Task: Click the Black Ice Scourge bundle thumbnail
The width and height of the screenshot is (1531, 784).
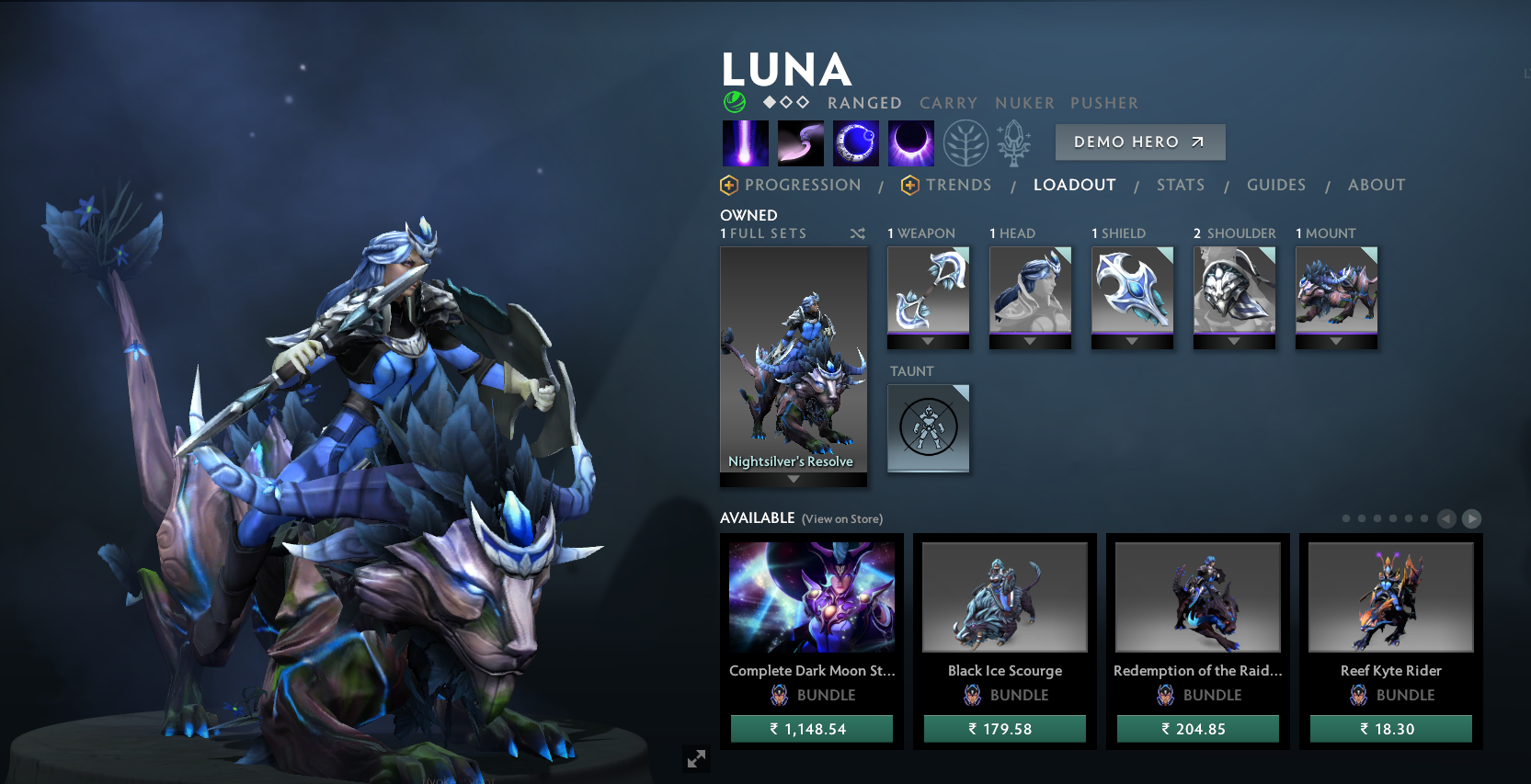Action: pyautogui.click(x=1004, y=597)
